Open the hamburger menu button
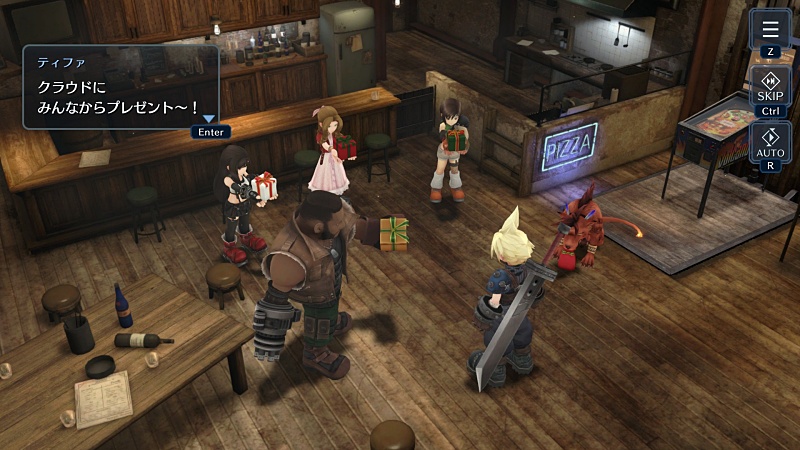The width and height of the screenshot is (800, 450). (770, 29)
